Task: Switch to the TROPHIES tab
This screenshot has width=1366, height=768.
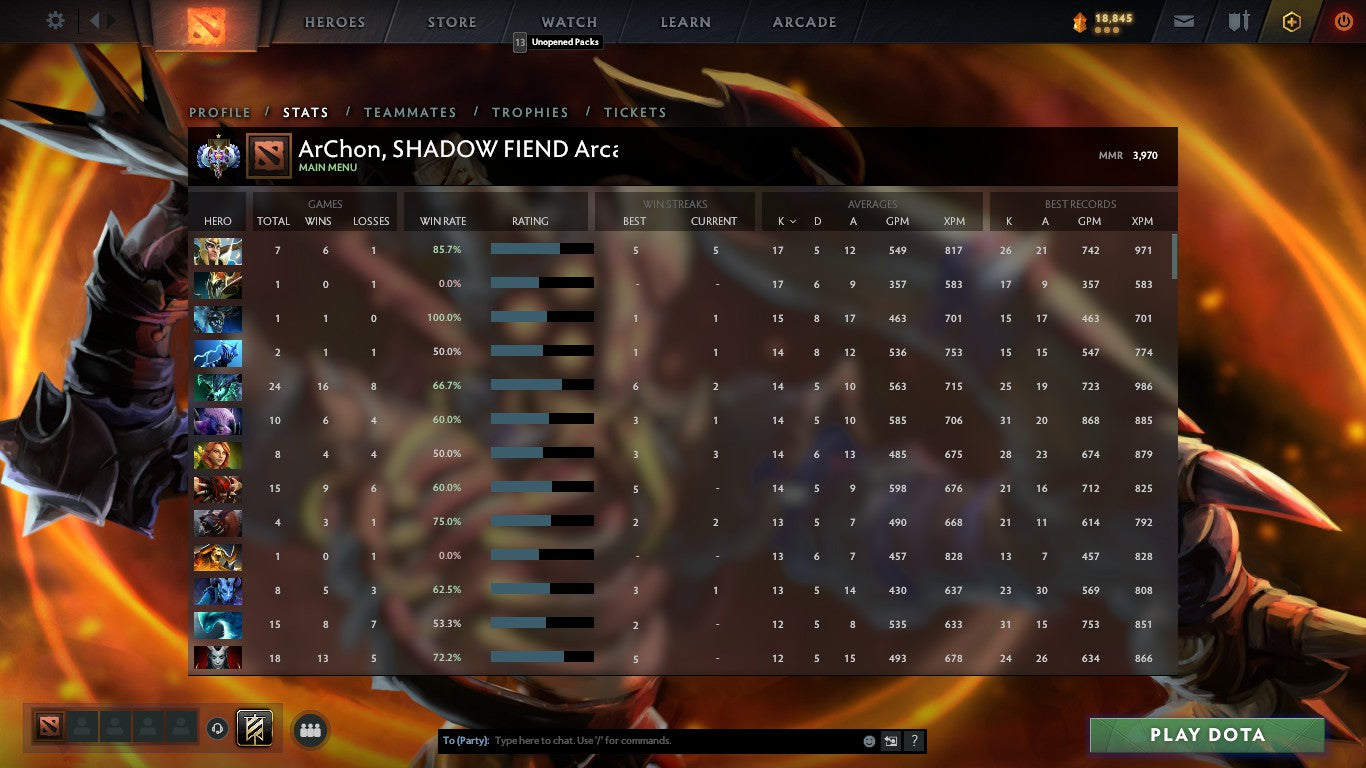Action: pyautogui.click(x=531, y=112)
